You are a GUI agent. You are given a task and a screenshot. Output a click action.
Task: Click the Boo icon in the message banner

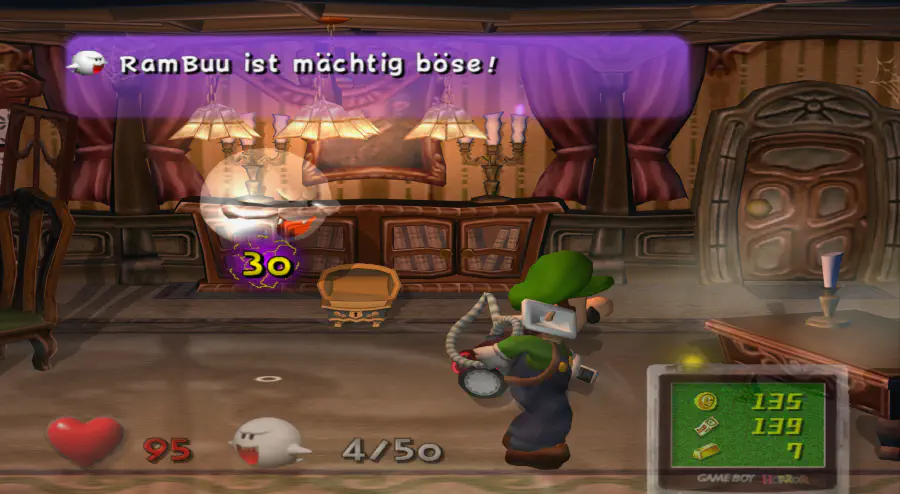pos(87,62)
